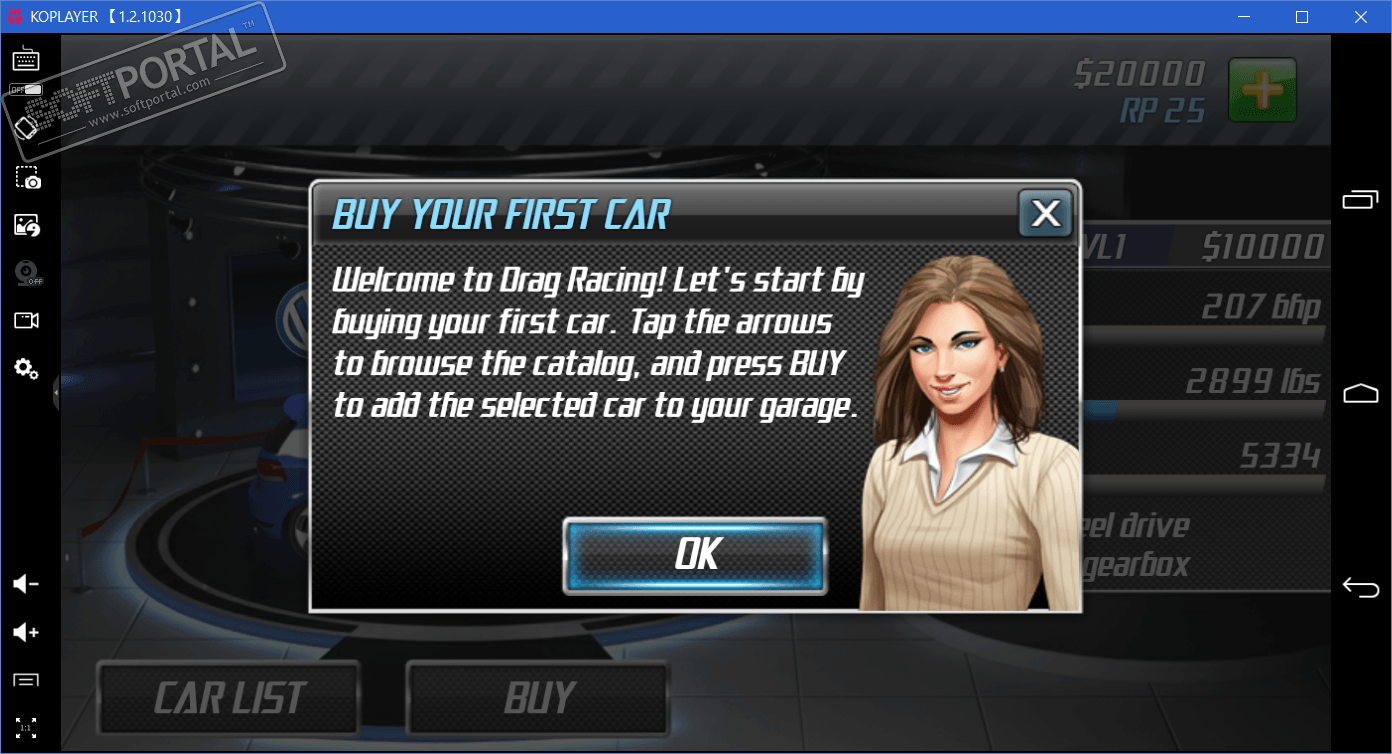1392x754 pixels.
Task: Raise the emulator volume
Action: (26, 632)
